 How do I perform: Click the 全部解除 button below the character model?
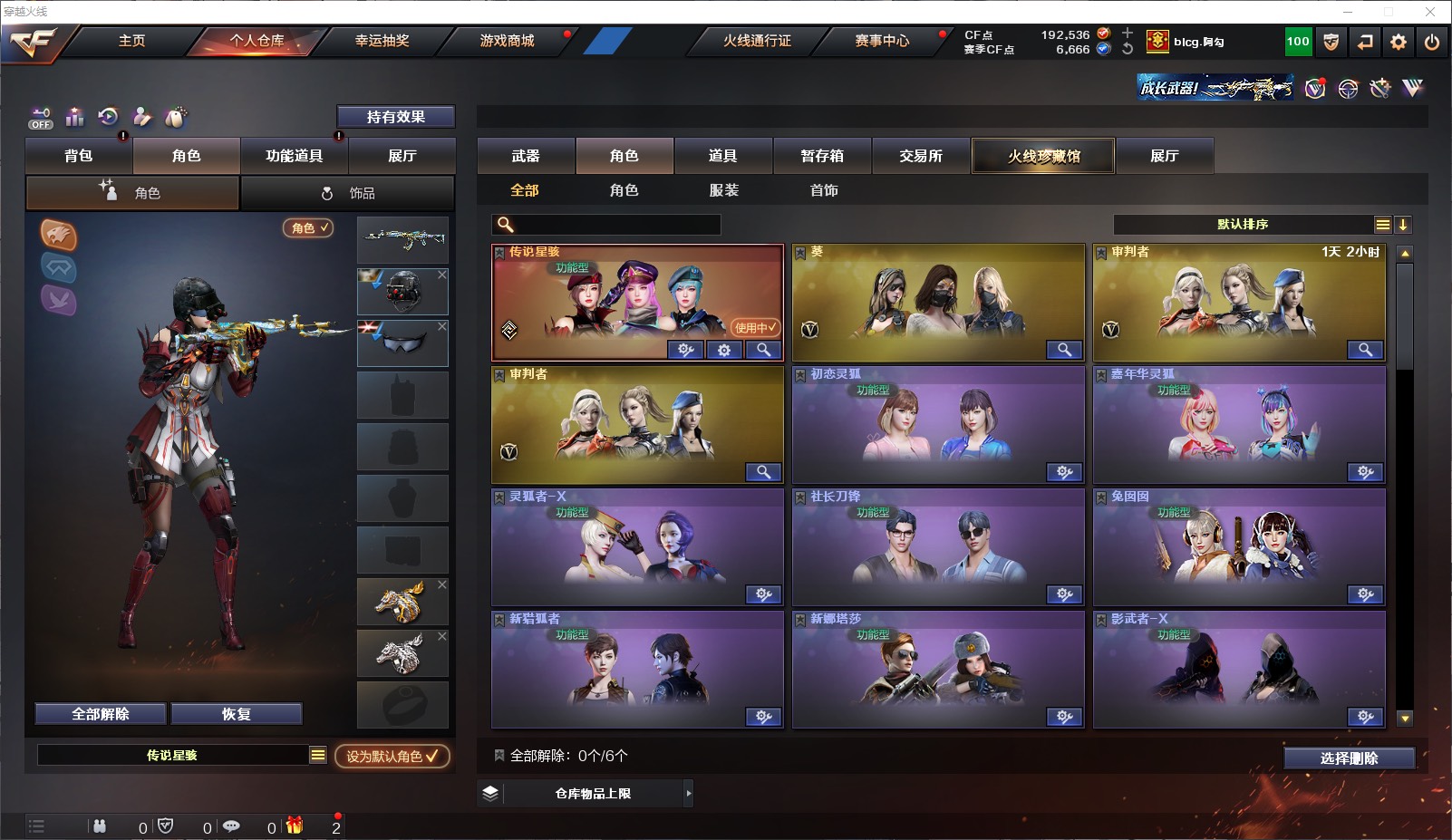click(100, 713)
